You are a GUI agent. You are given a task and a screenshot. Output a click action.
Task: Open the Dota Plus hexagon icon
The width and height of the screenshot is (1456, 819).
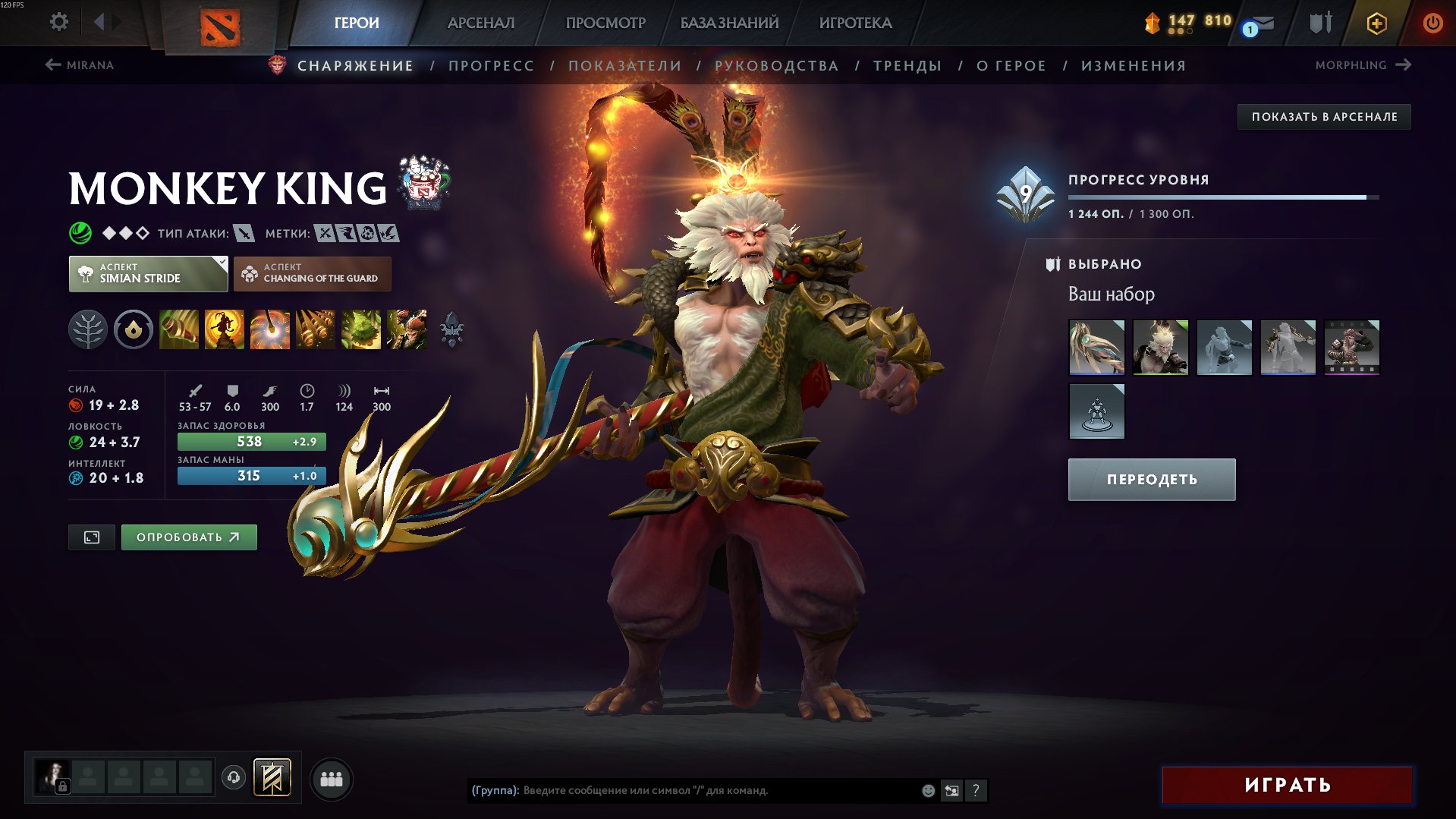click(x=1377, y=22)
